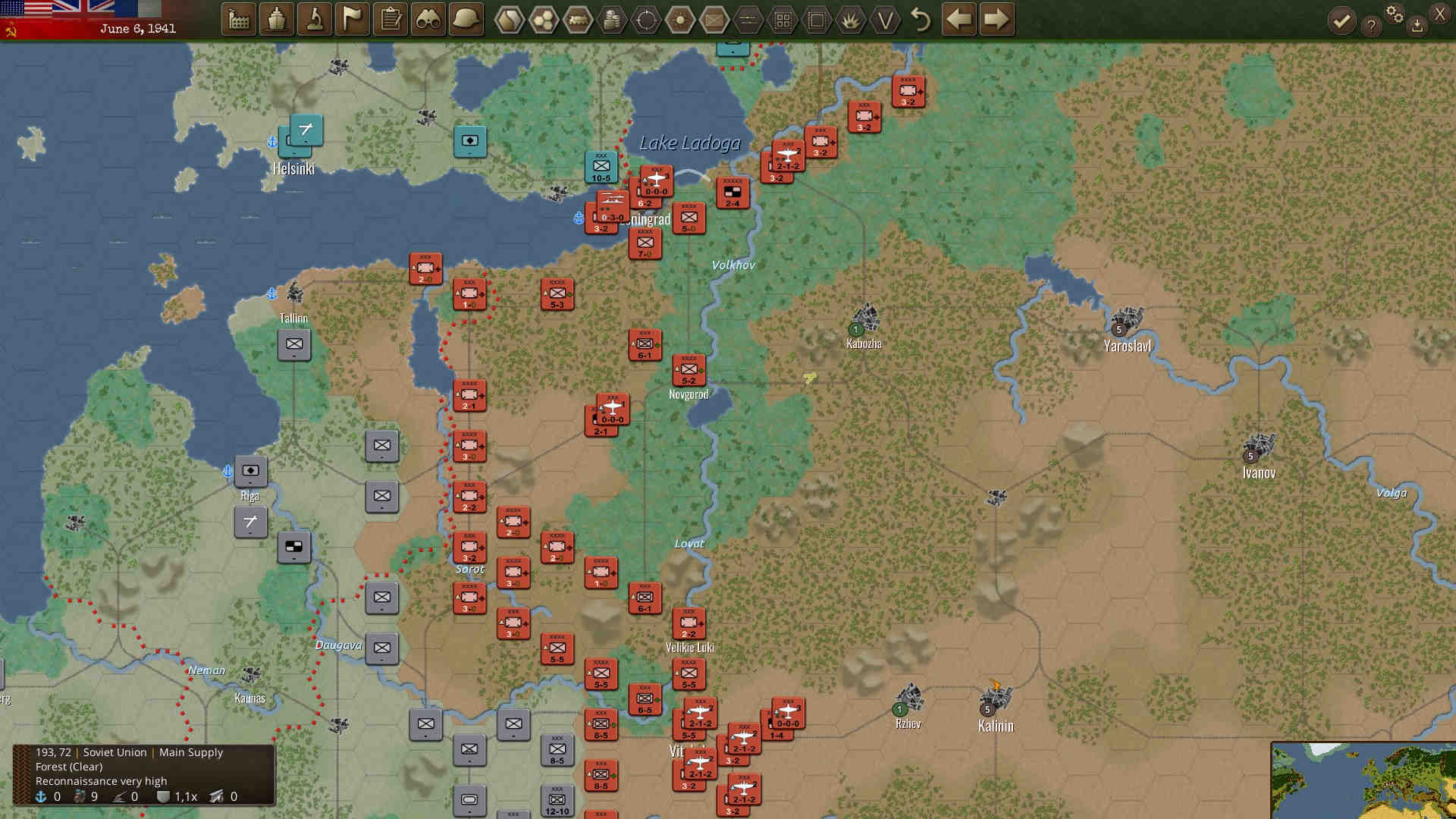
Task: Click the end turn checkmark button
Action: pyautogui.click(x=1342, y=19)
